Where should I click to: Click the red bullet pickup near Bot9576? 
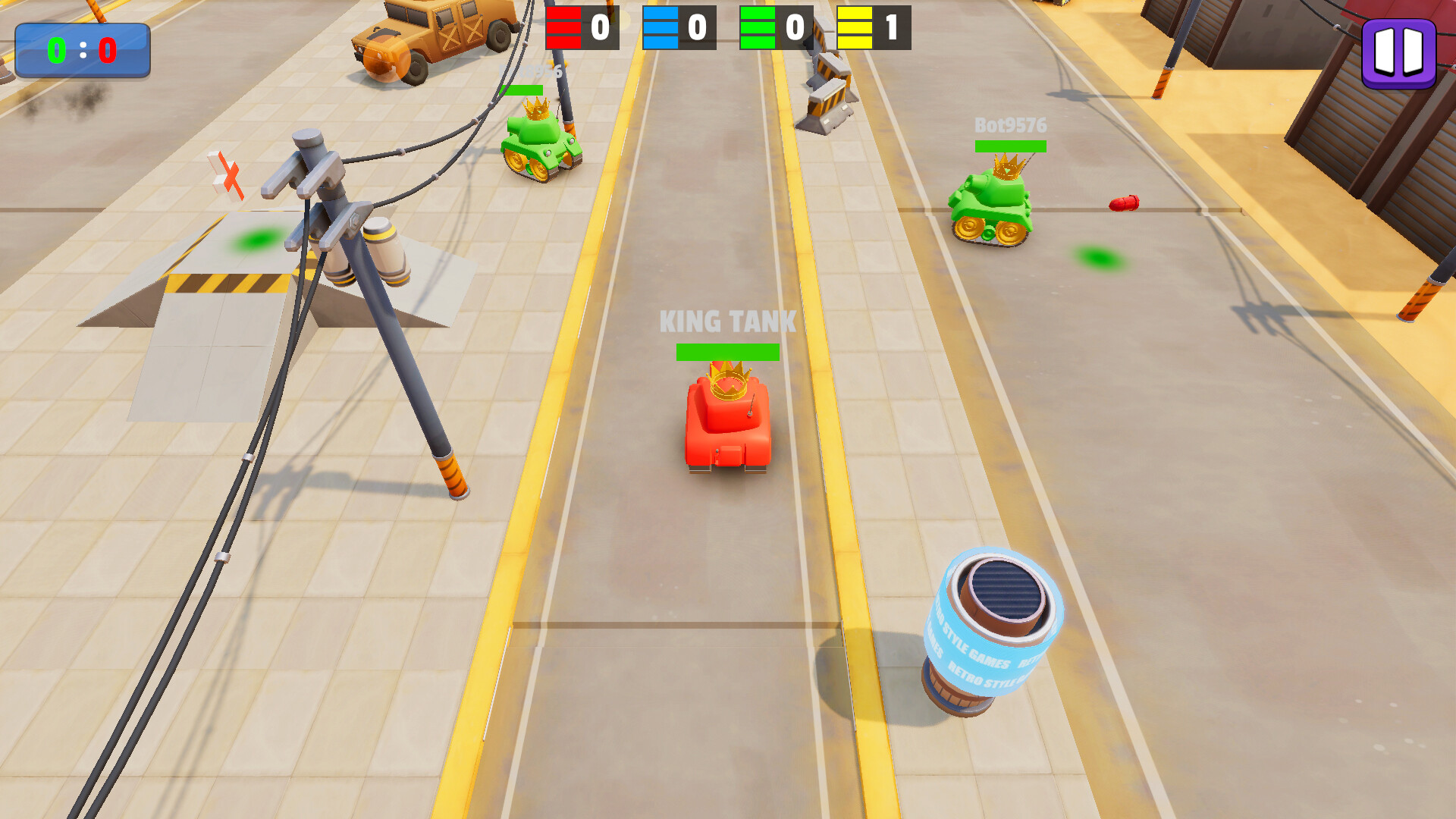tap(1125, 203)
